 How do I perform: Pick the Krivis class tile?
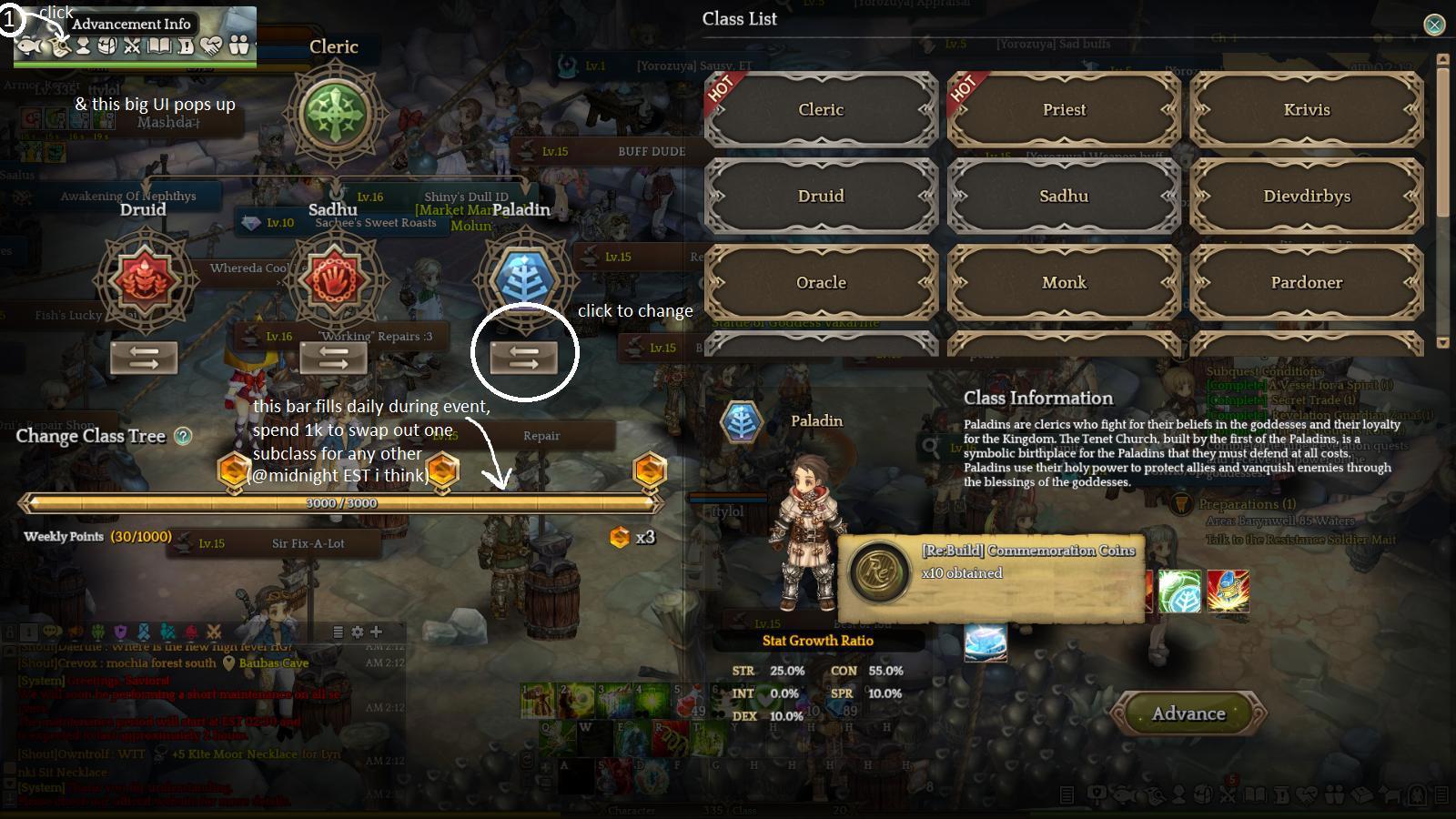coord(1307,109)
